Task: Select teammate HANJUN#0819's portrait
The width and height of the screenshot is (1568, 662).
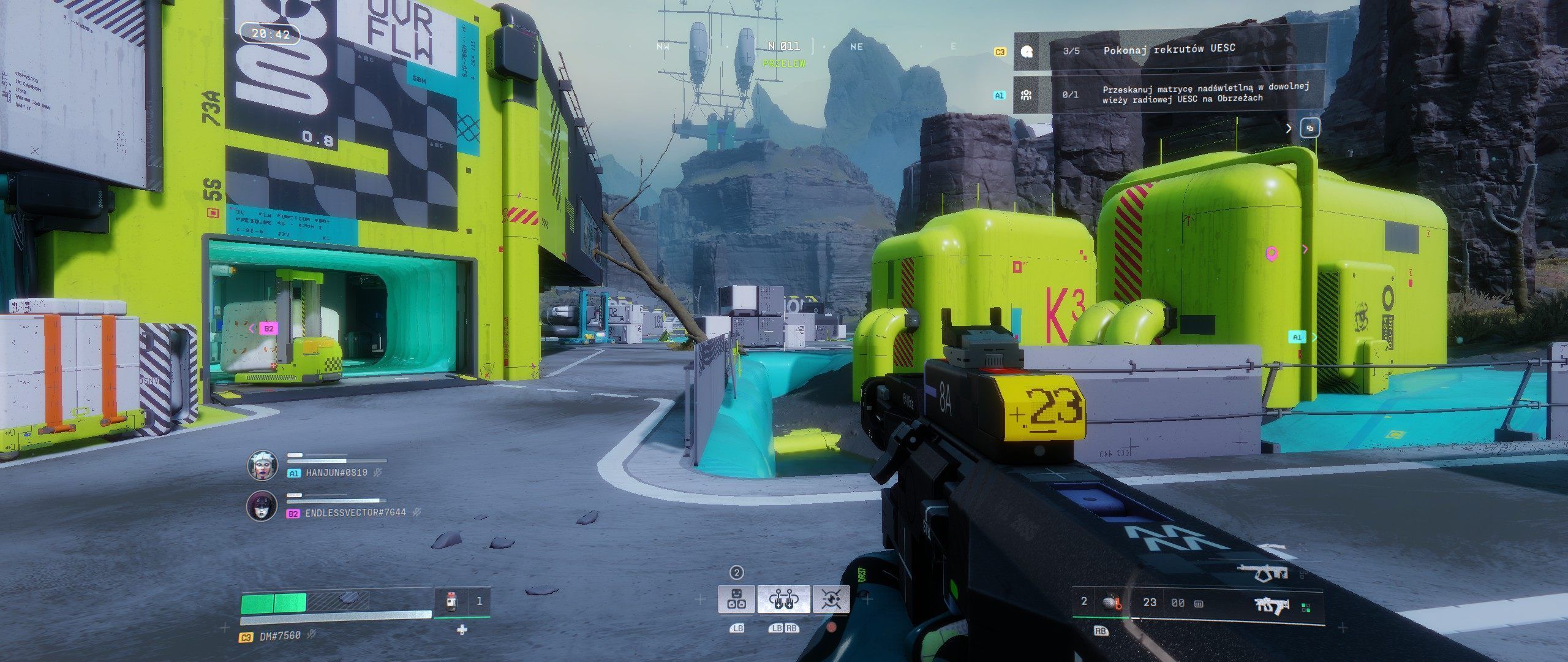Action: [262, 465]
